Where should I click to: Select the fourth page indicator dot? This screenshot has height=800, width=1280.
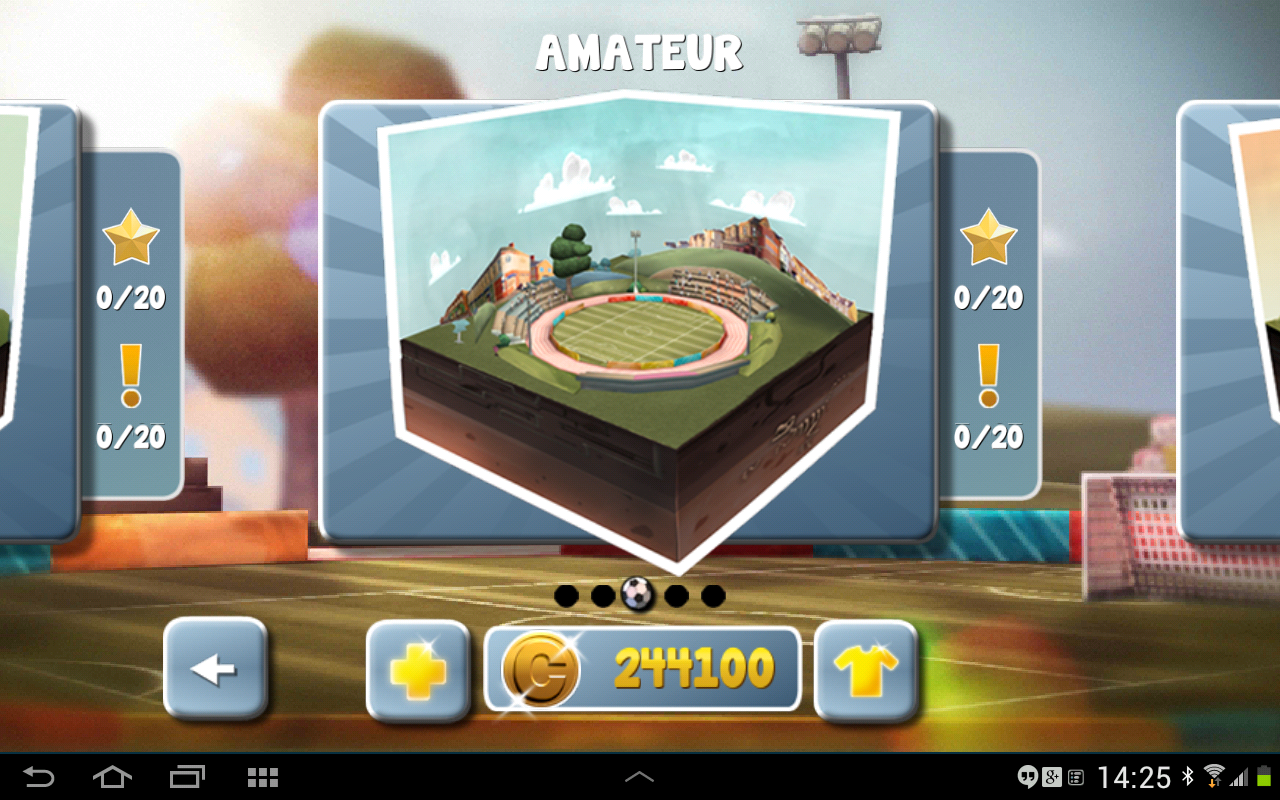pyautogui.click(x=676, y=594)
